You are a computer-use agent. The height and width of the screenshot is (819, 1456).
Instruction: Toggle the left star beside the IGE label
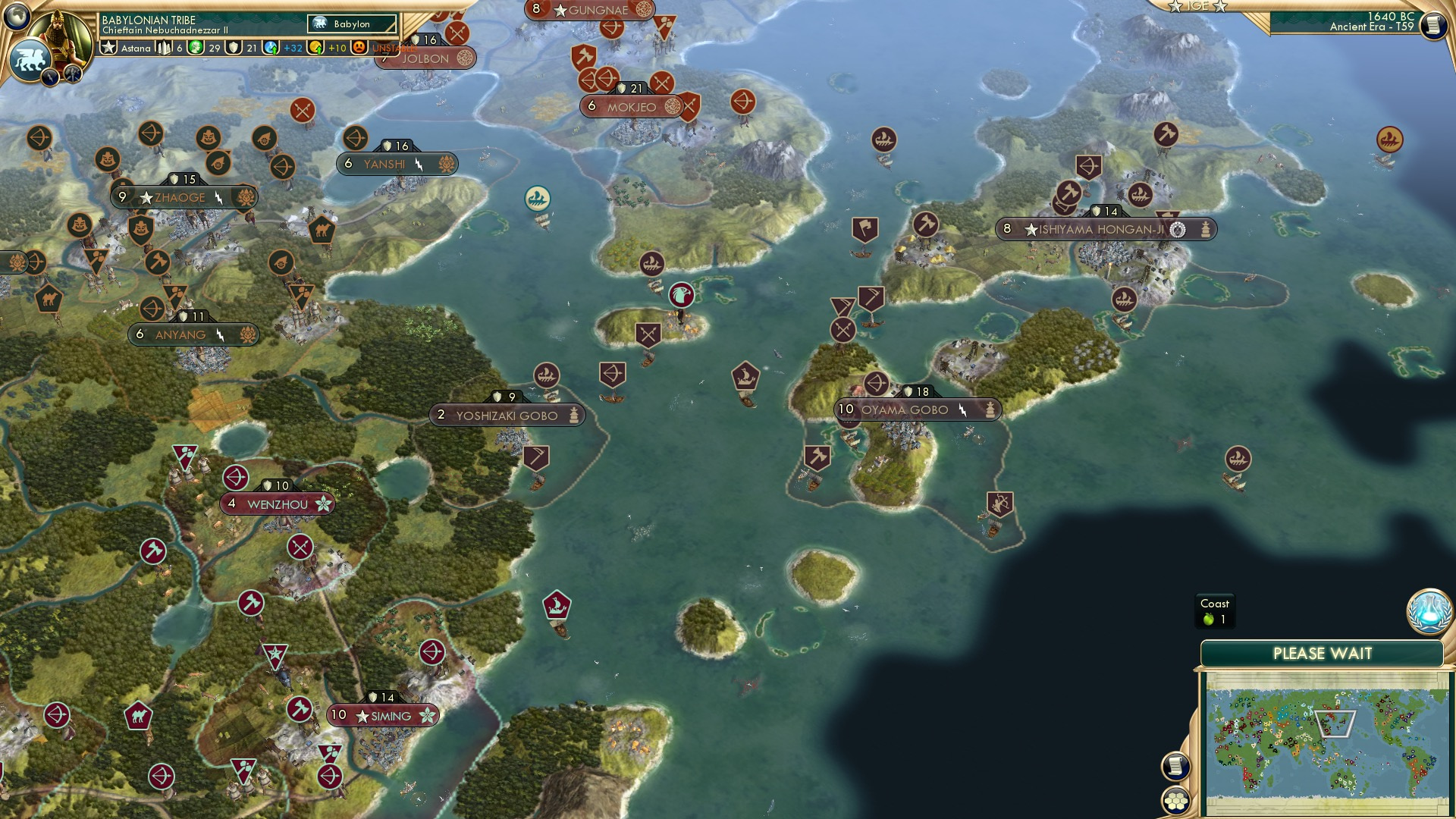(1174, 6)
